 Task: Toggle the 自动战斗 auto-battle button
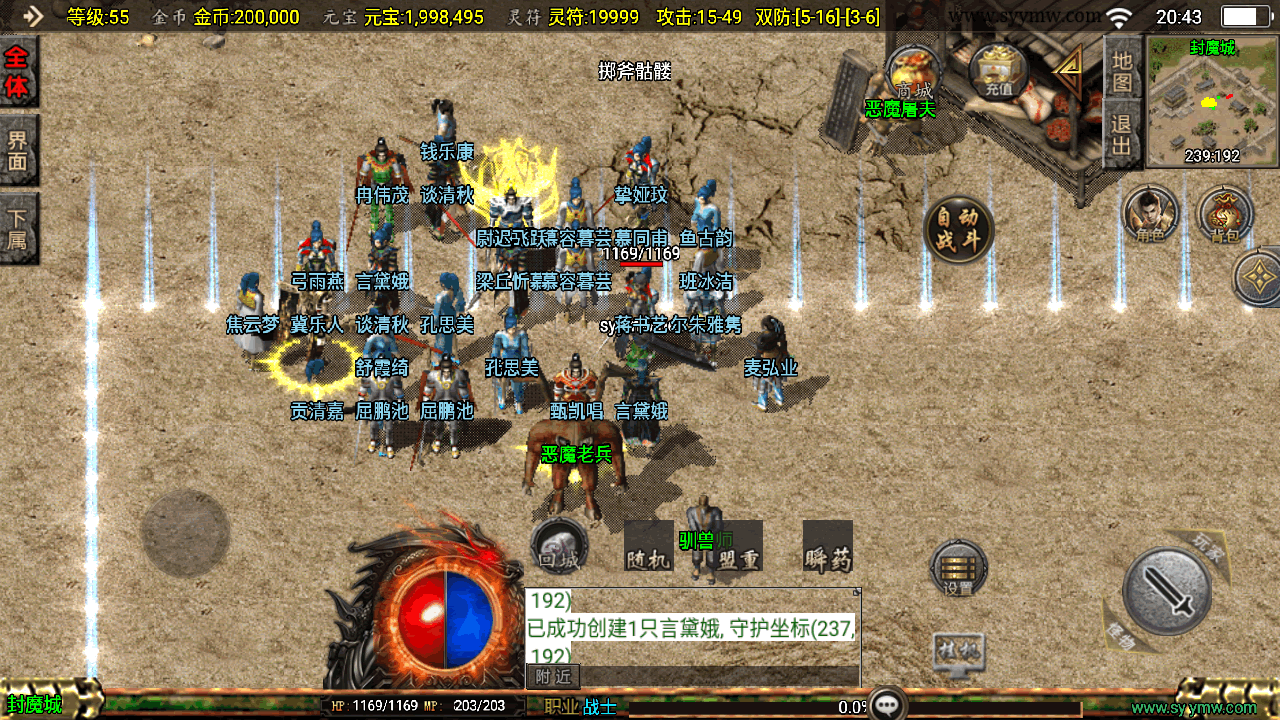958,229
